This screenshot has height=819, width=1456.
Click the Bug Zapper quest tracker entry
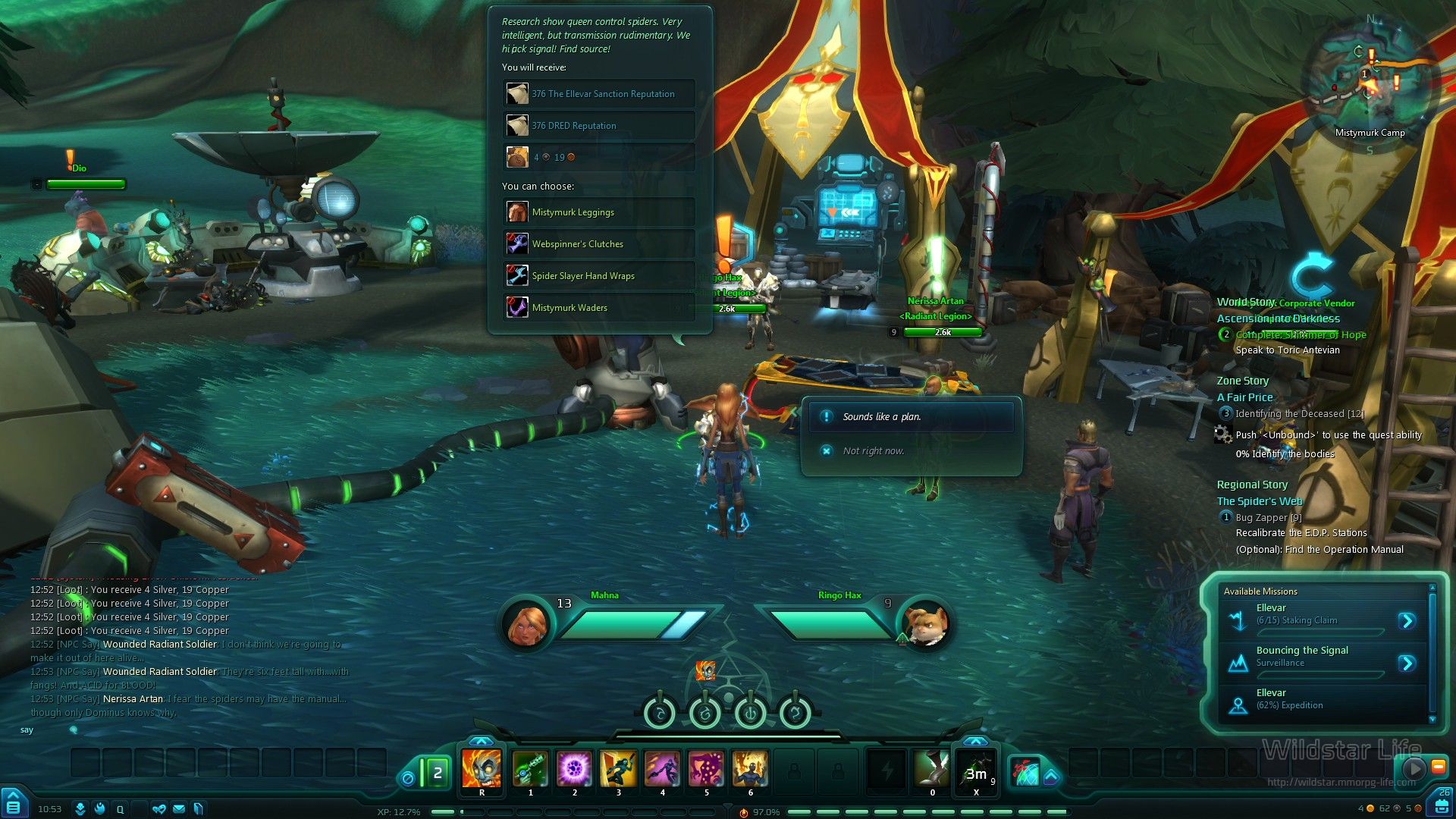point(1268,518)
